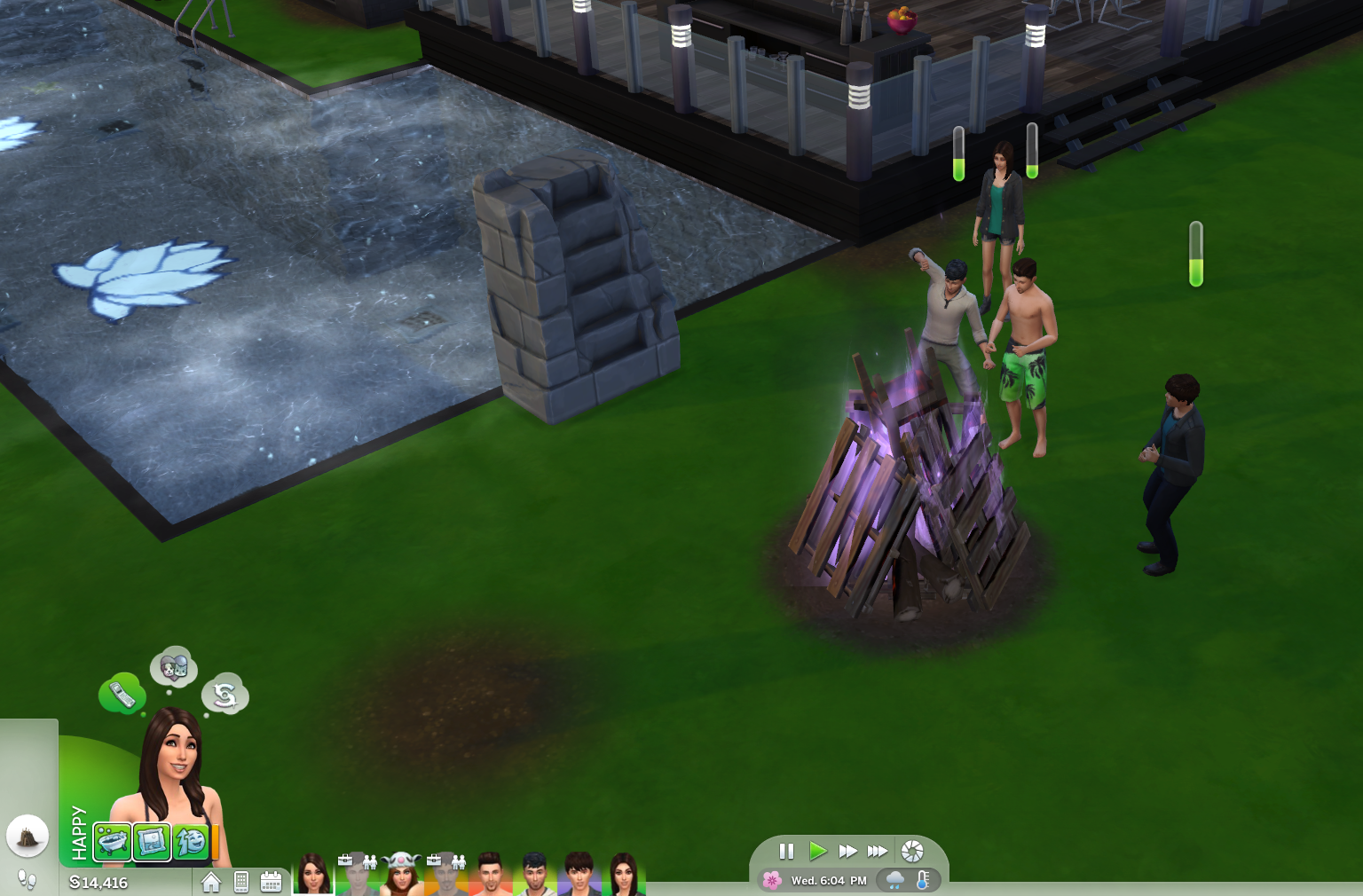This screenshot has height=896, width=1363.
Task: Open the pink spring flower season icon
Action: (772, 880)
